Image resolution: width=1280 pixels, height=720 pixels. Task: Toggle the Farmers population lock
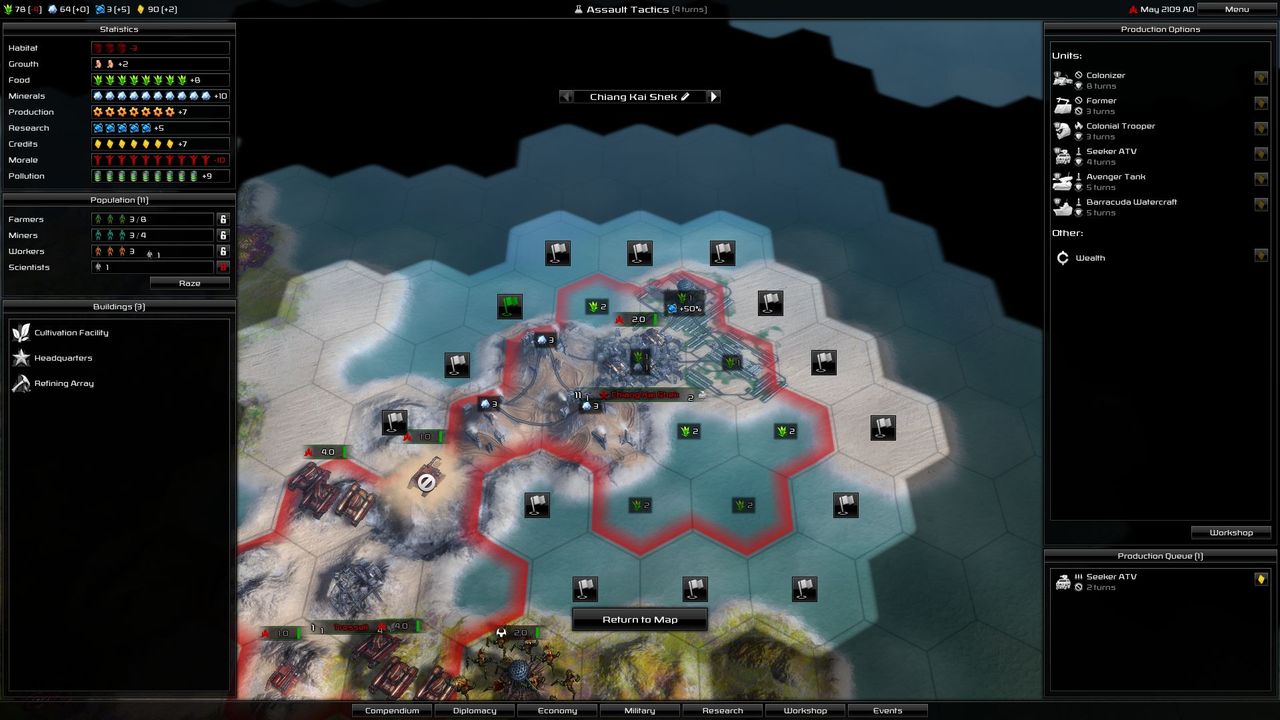click(222, 218)
